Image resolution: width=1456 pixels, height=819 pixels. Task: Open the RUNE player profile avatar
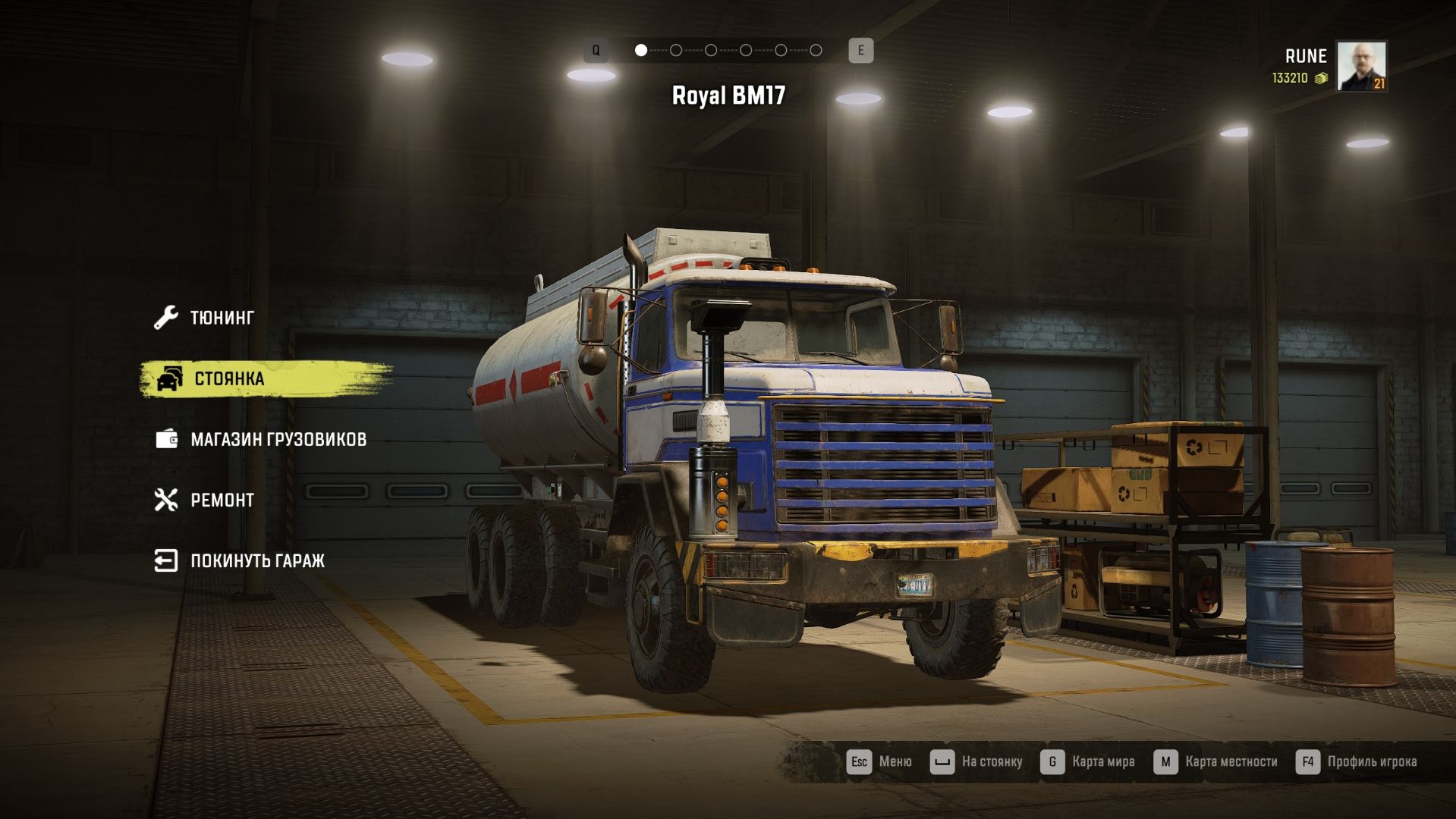click(1361, 66)
